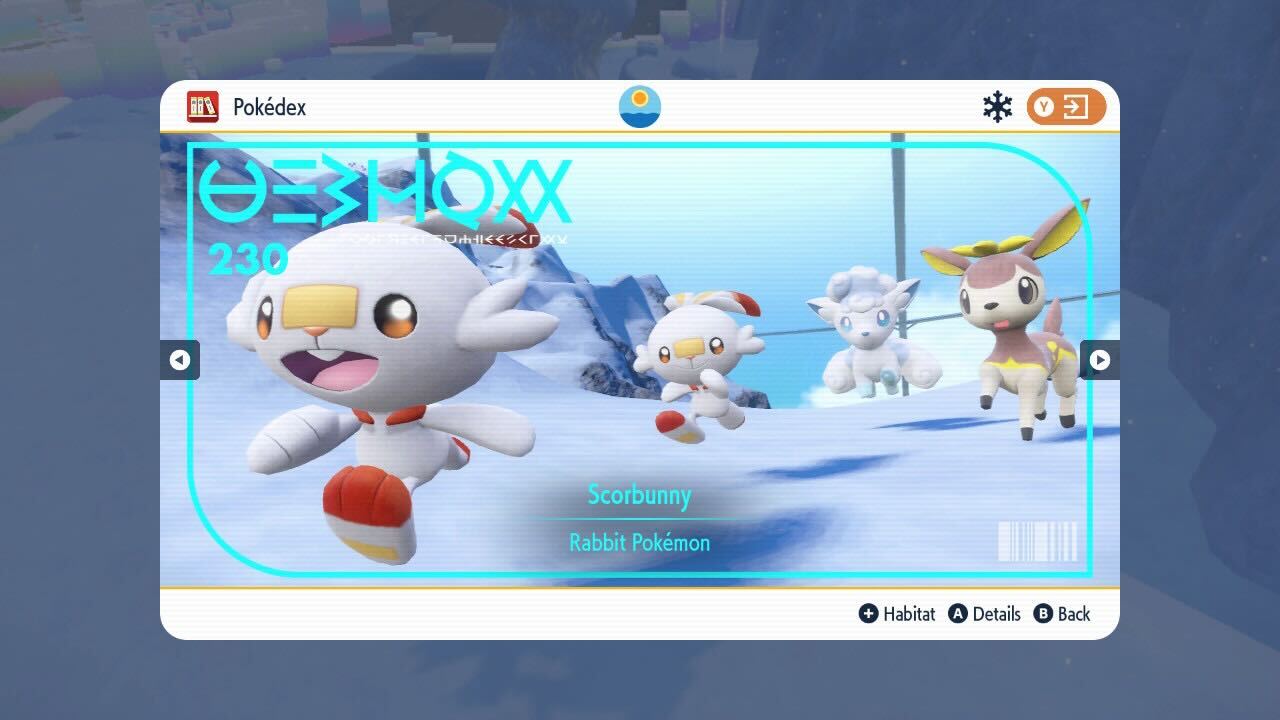
Task: Click the plus icon next to Habitat
Action: 869,614
